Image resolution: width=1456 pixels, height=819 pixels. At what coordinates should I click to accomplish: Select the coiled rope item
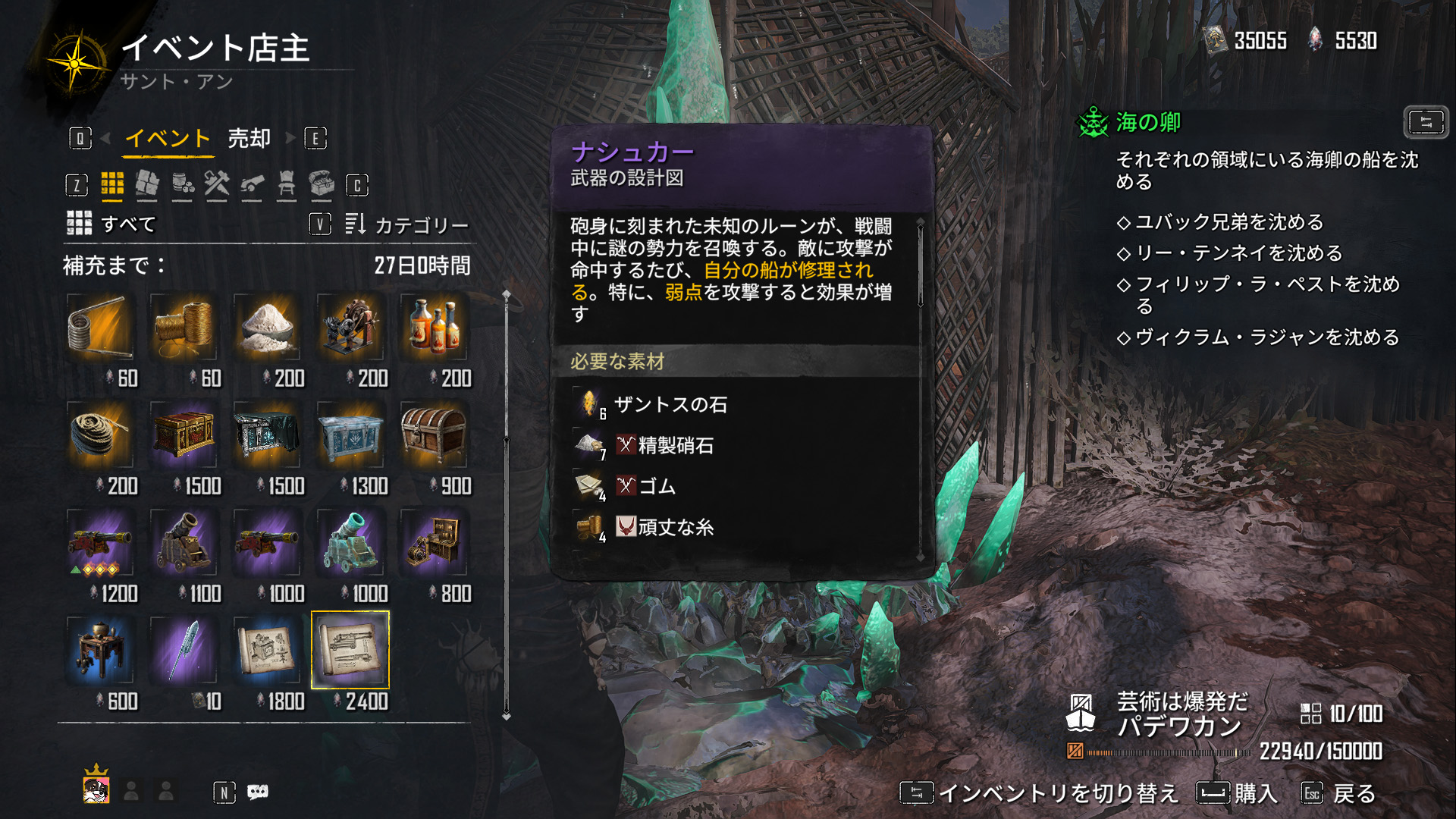tap(100, 435)
